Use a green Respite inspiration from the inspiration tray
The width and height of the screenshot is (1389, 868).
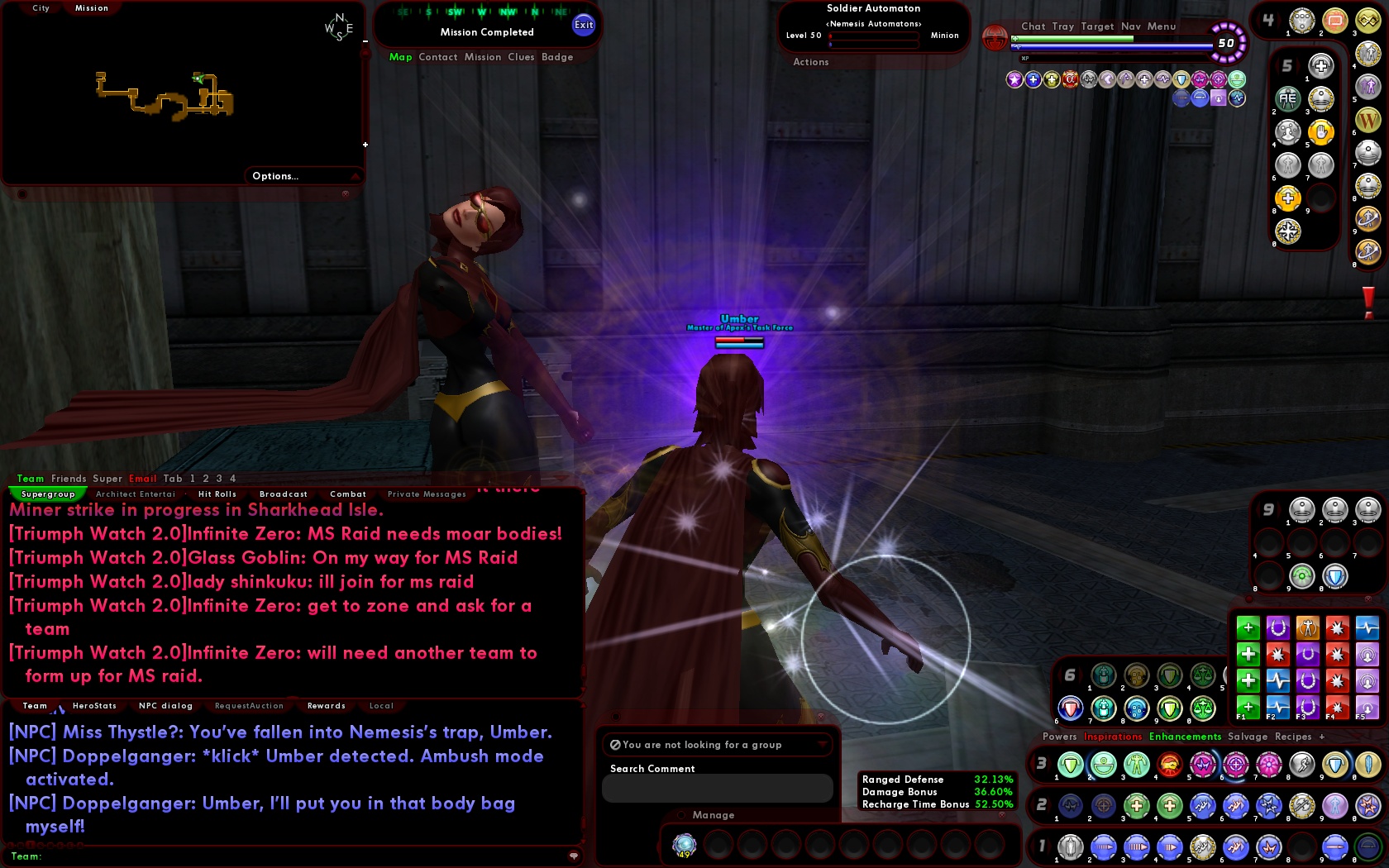click(1248, 627)
